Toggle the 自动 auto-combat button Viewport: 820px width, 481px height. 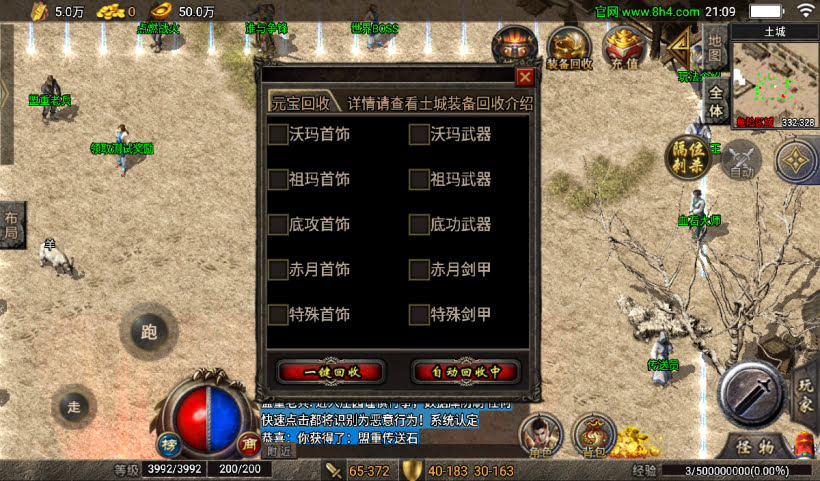[741, 160]
